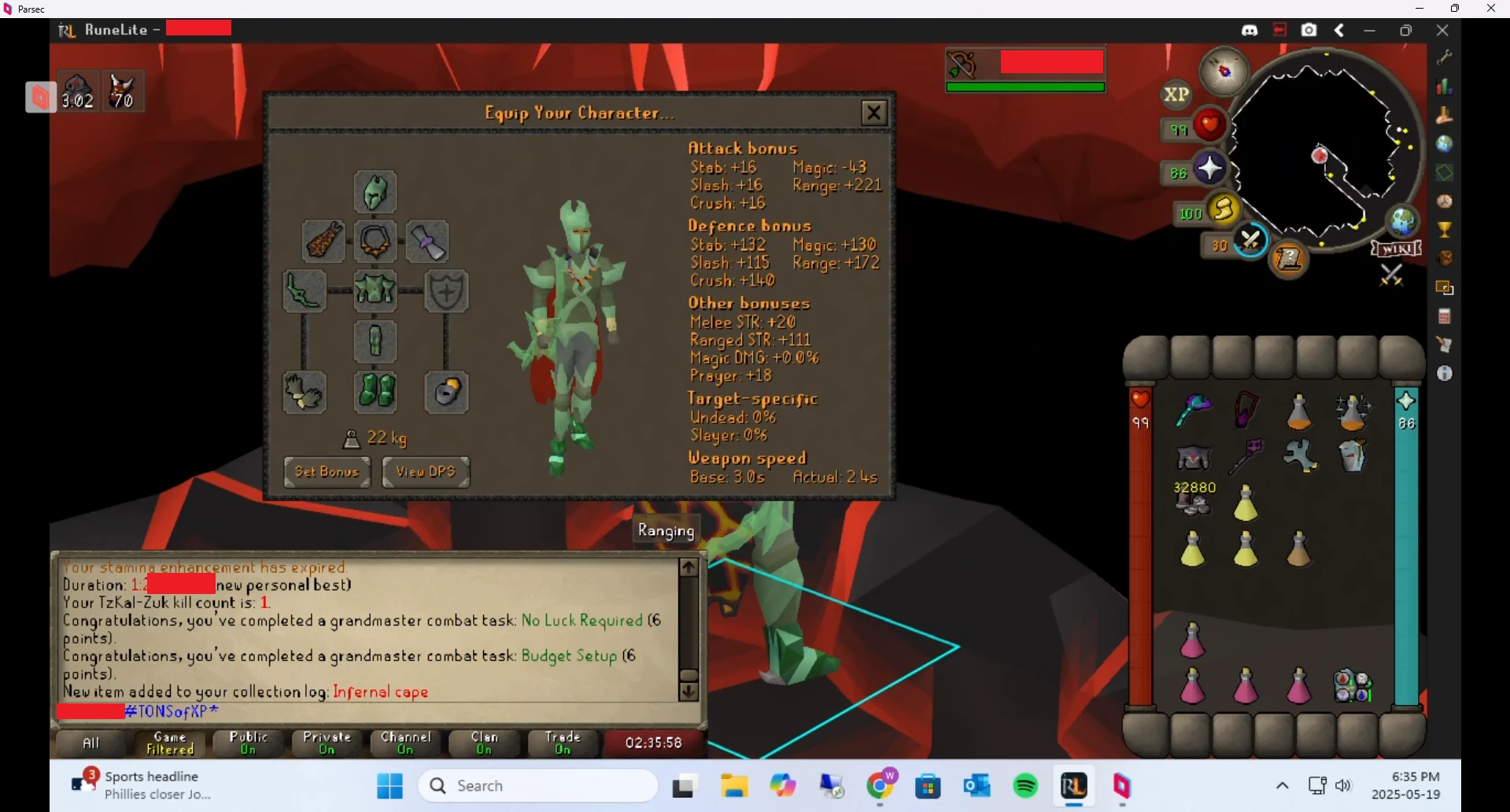Click the XP globe next to the minimap
Image resolution: width=1510 pixels, height=812 pixels.
pyautogui.click(x=1176, y=94)
